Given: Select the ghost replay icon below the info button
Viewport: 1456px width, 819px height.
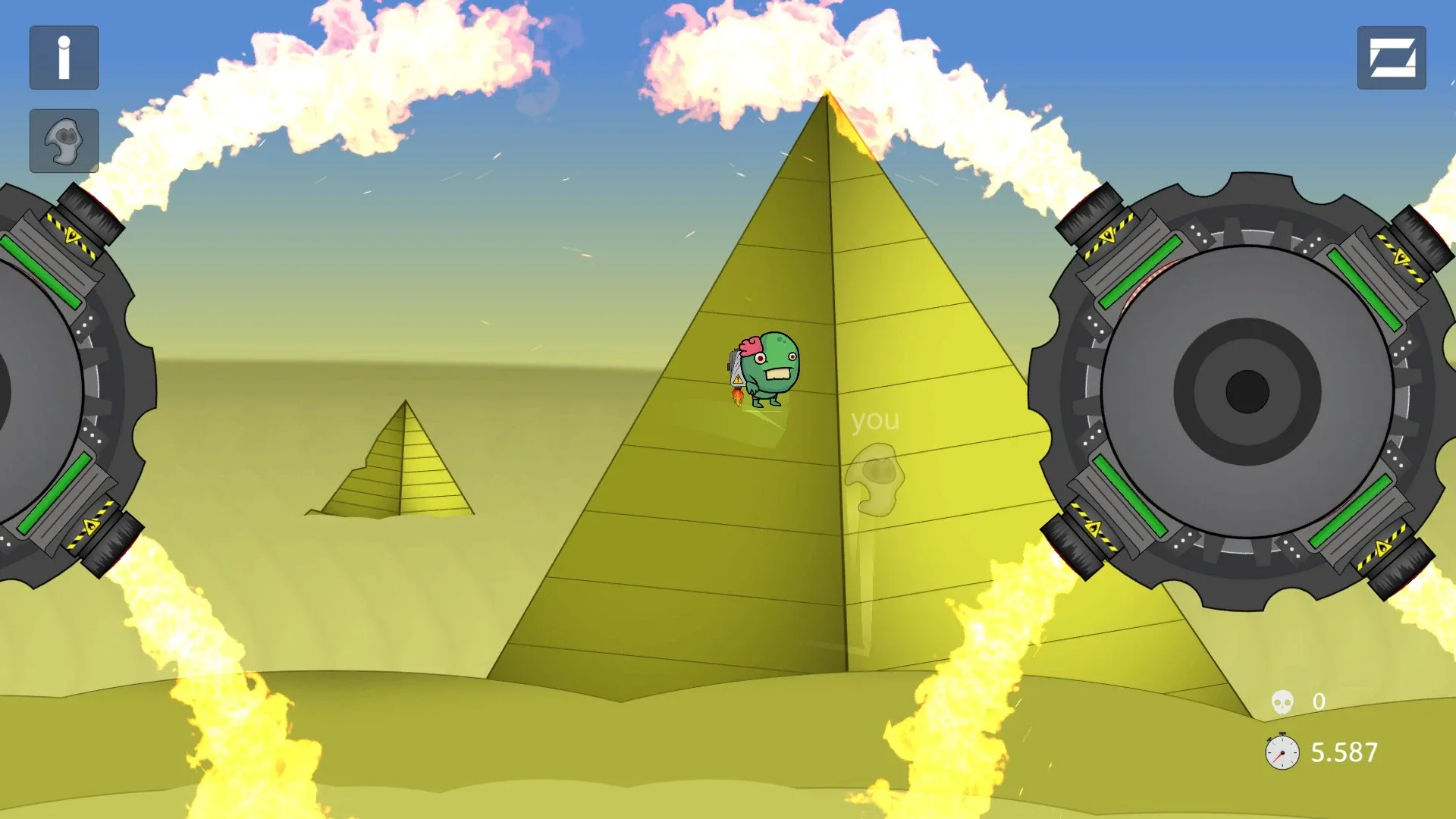Looking at the screenshot, I should coord(64,140).
